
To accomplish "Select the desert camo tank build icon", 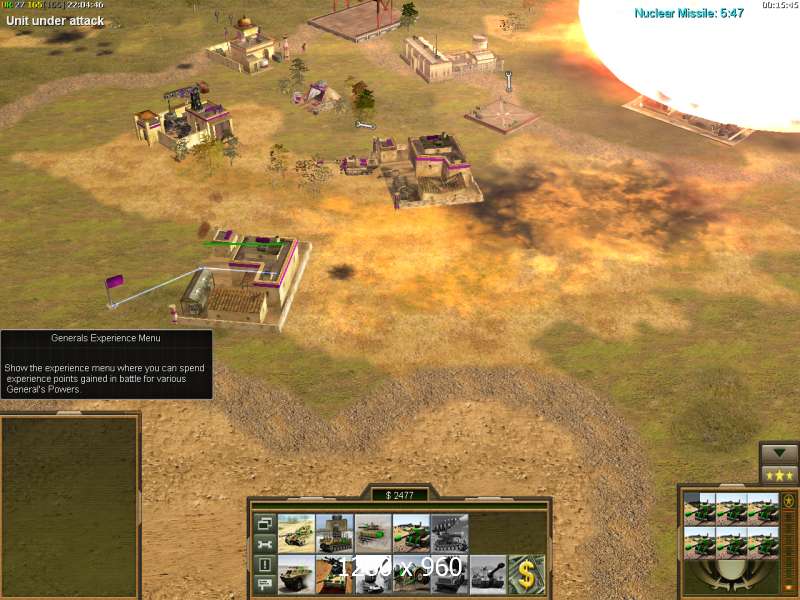I will tap(296, 533).
